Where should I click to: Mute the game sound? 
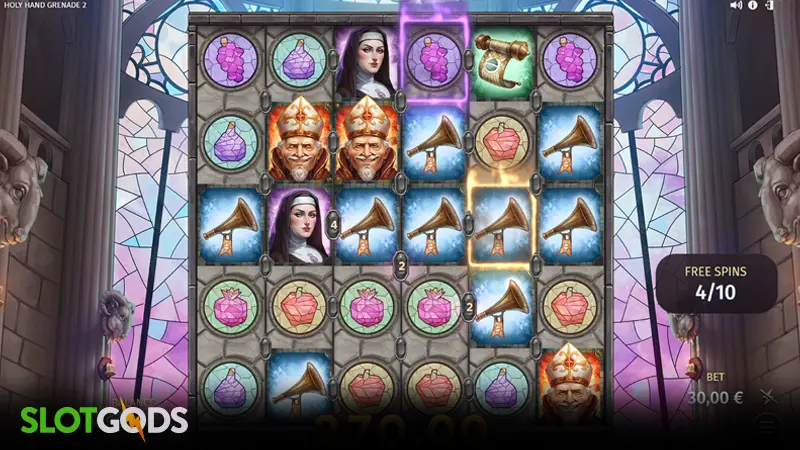pyautogui.click(x=737, y=6)
